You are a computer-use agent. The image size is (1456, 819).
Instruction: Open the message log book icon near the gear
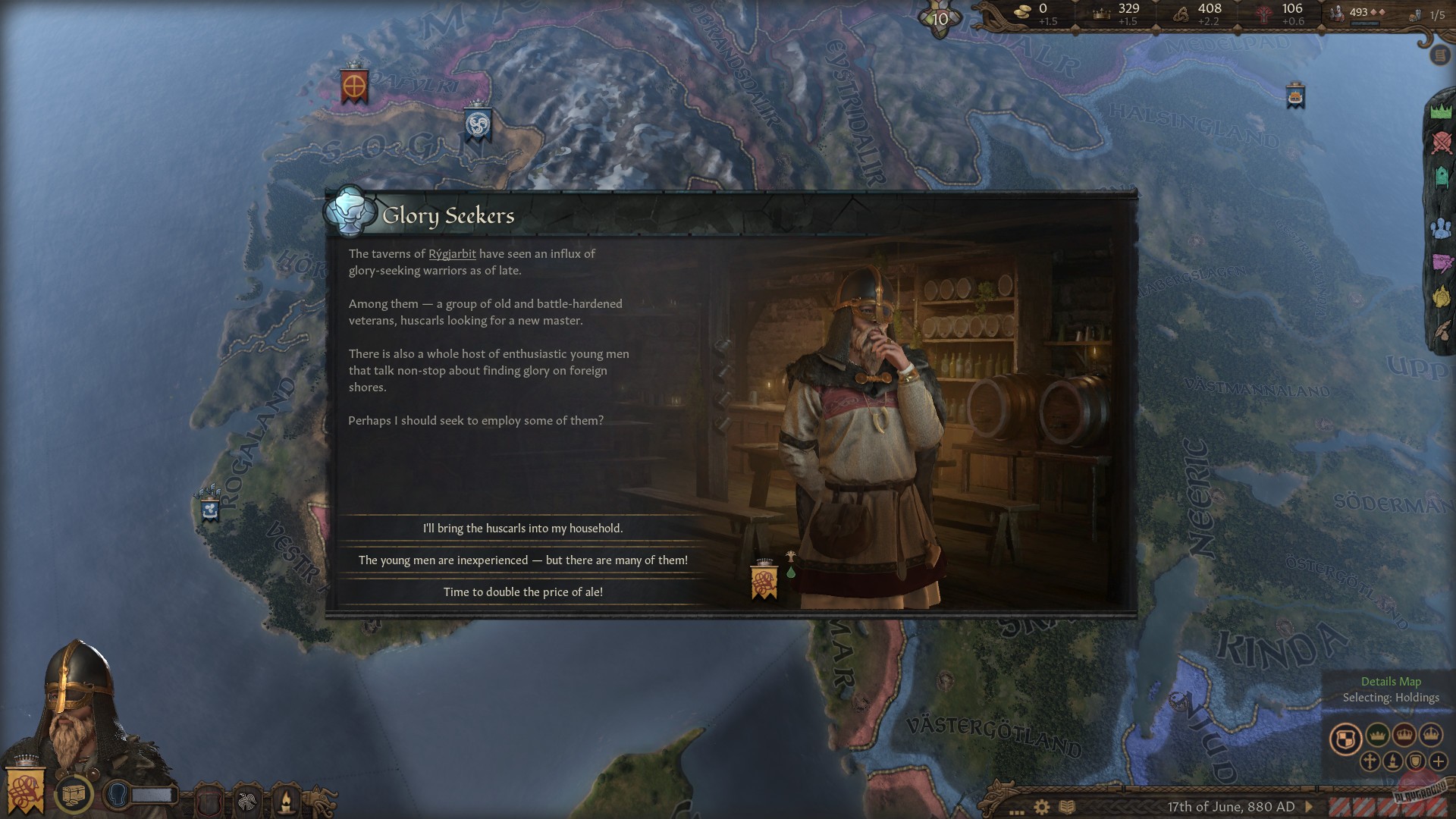click(x=1067, y=806)
